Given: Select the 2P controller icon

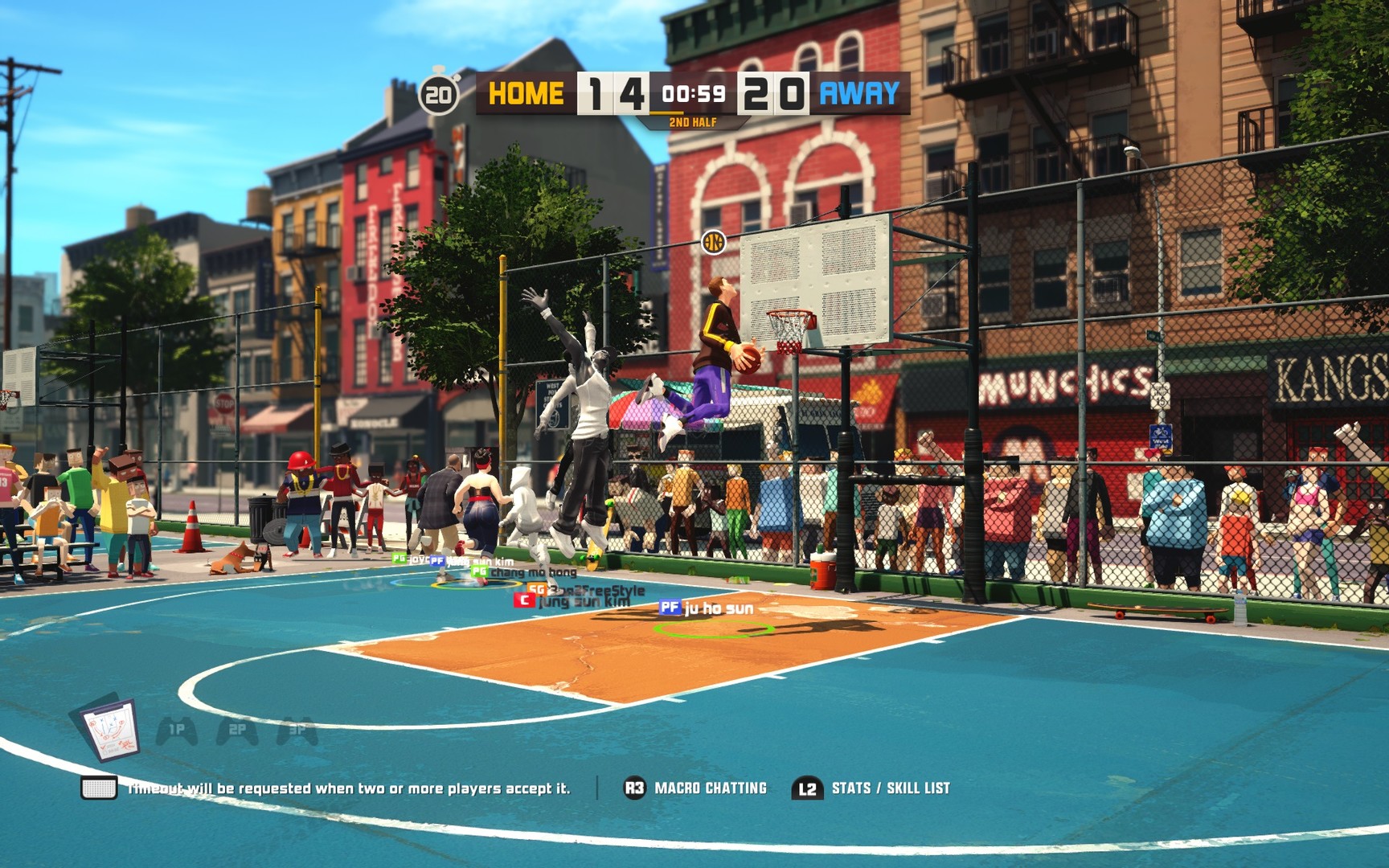Looking at the screenshot, I should (x=237, y=731).
